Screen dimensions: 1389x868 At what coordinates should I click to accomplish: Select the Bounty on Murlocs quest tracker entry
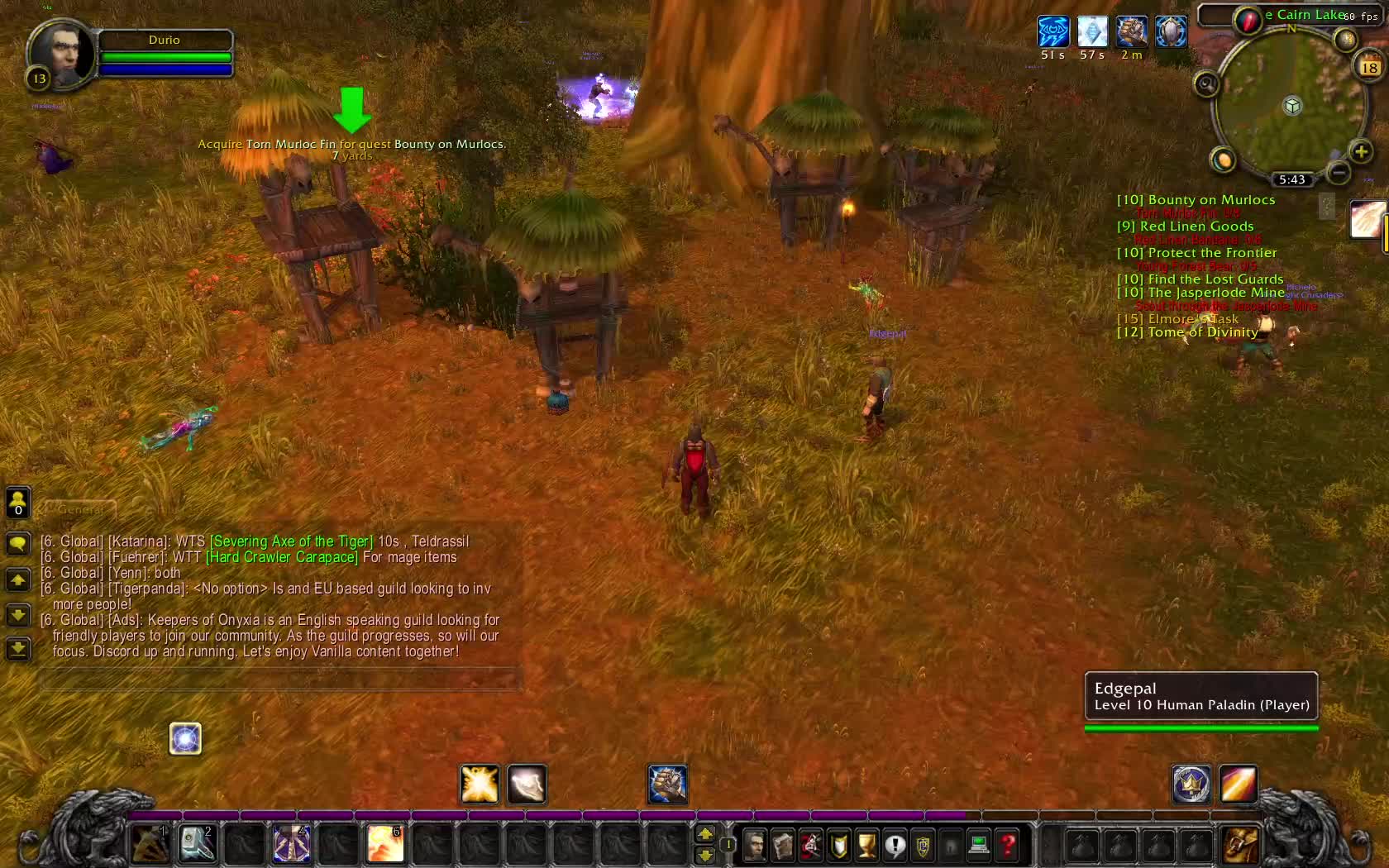pyautogui.click(x=1196, y=200)
